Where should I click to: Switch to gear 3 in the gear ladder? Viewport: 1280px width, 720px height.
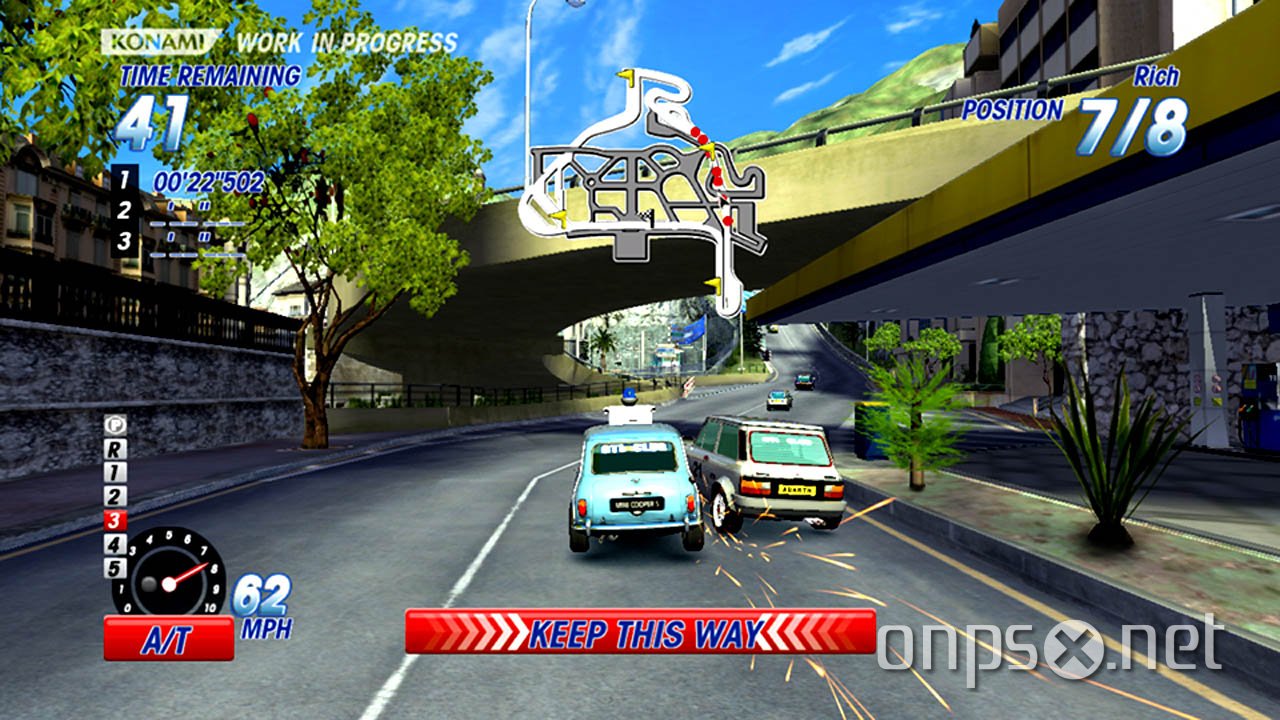[x=114, y=518]
